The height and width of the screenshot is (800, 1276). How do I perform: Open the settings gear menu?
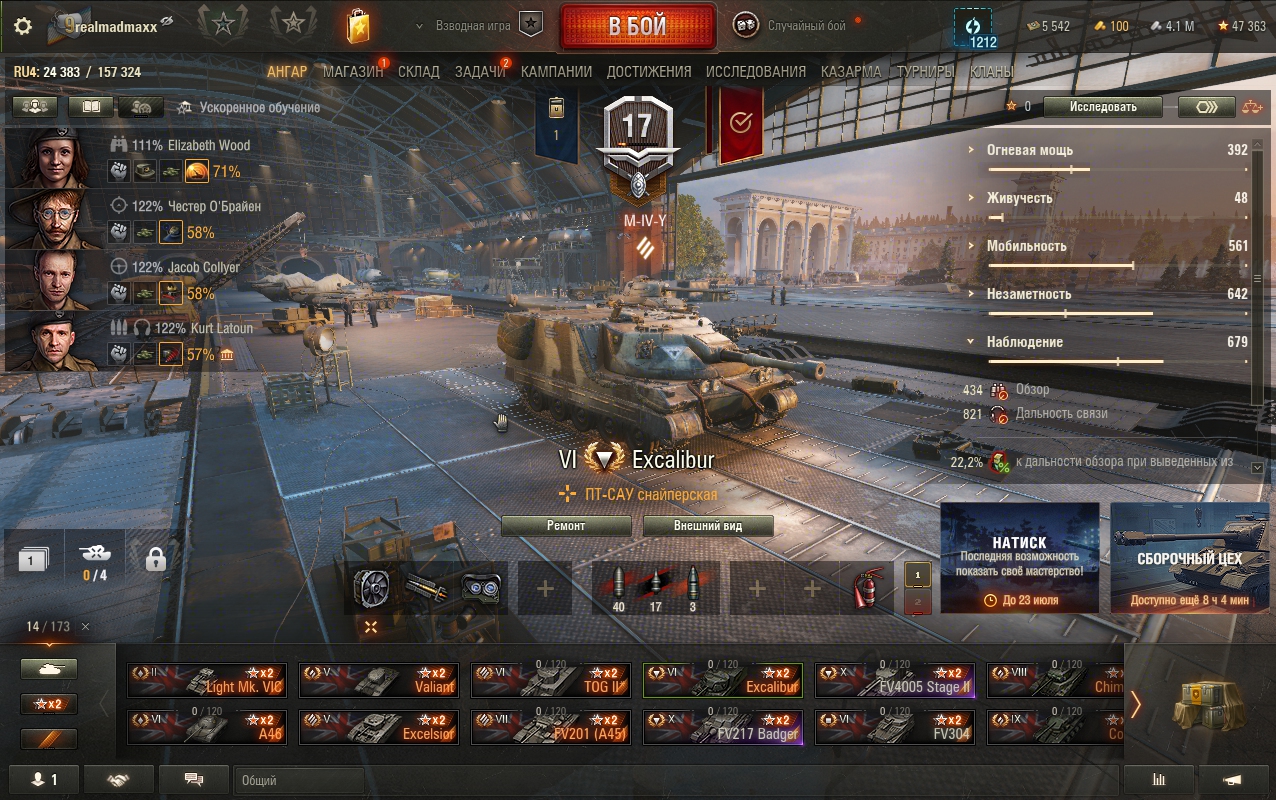23,26
